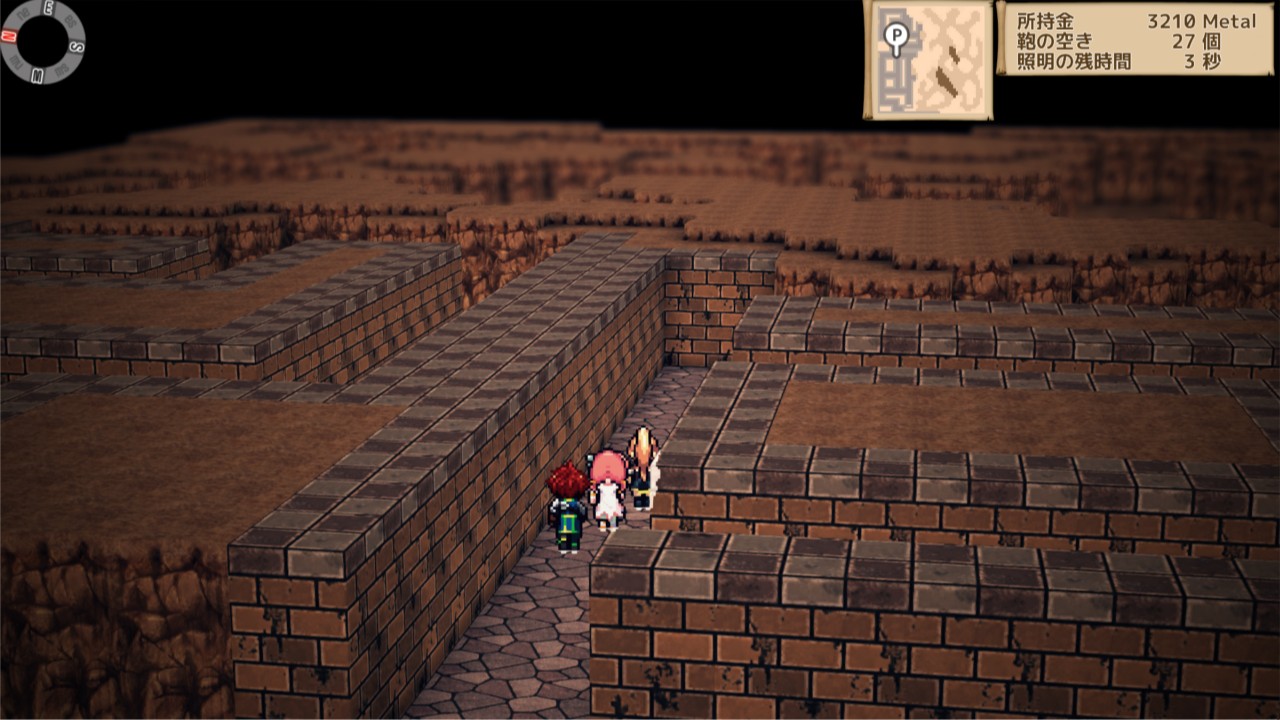Select the P marker on the minimap
1280x720 pixels.
(x=895, y=39)
